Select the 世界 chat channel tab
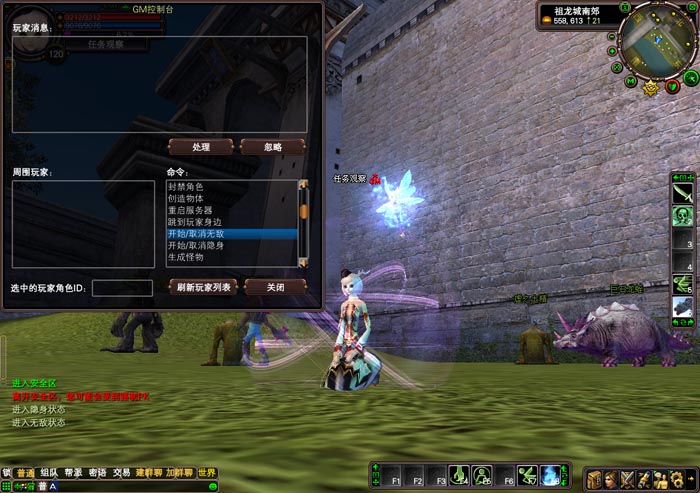Screen dimensions: 700x493 pos(207,473)
